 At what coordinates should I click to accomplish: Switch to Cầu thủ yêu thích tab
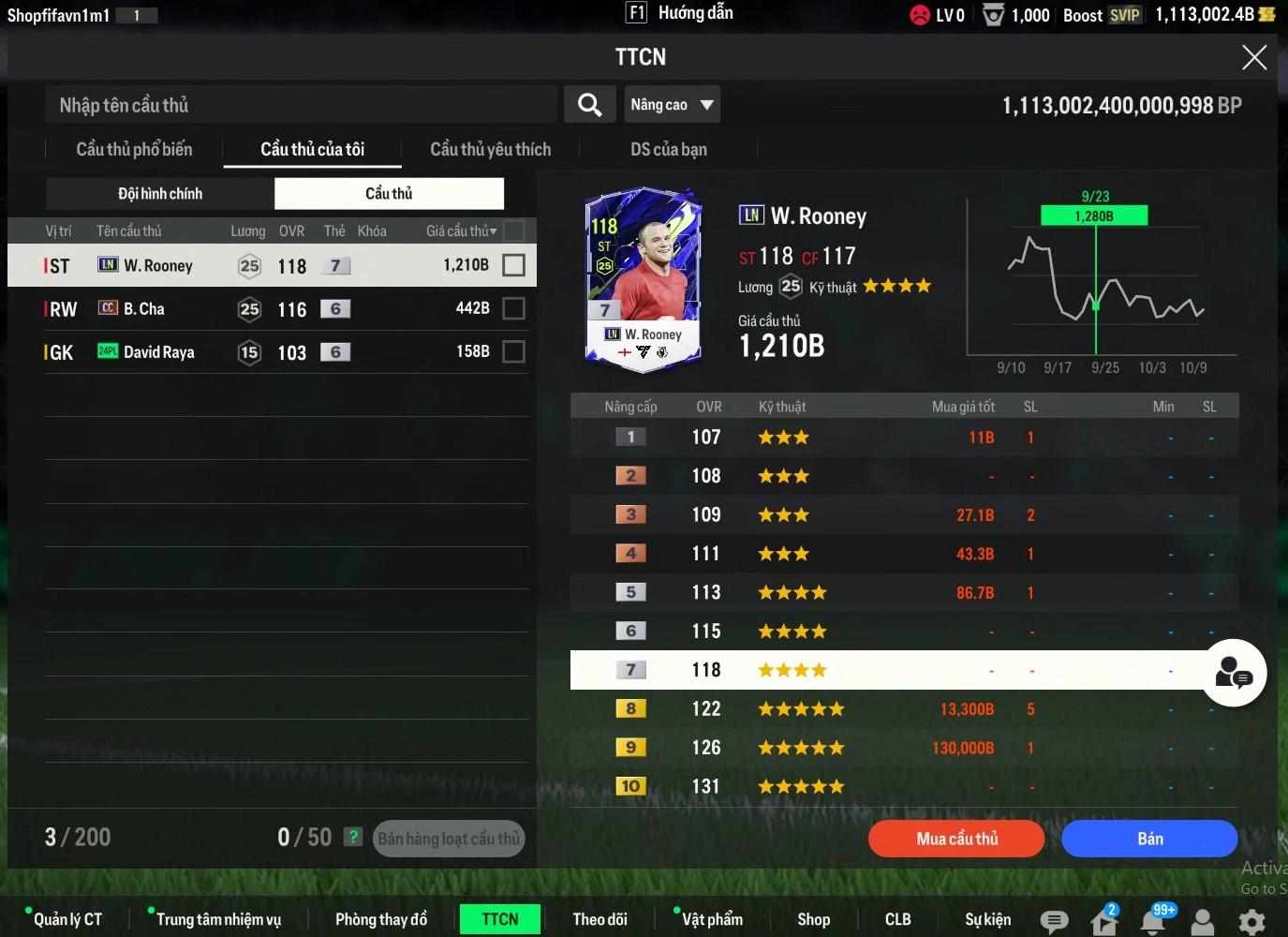pos(490,150)
